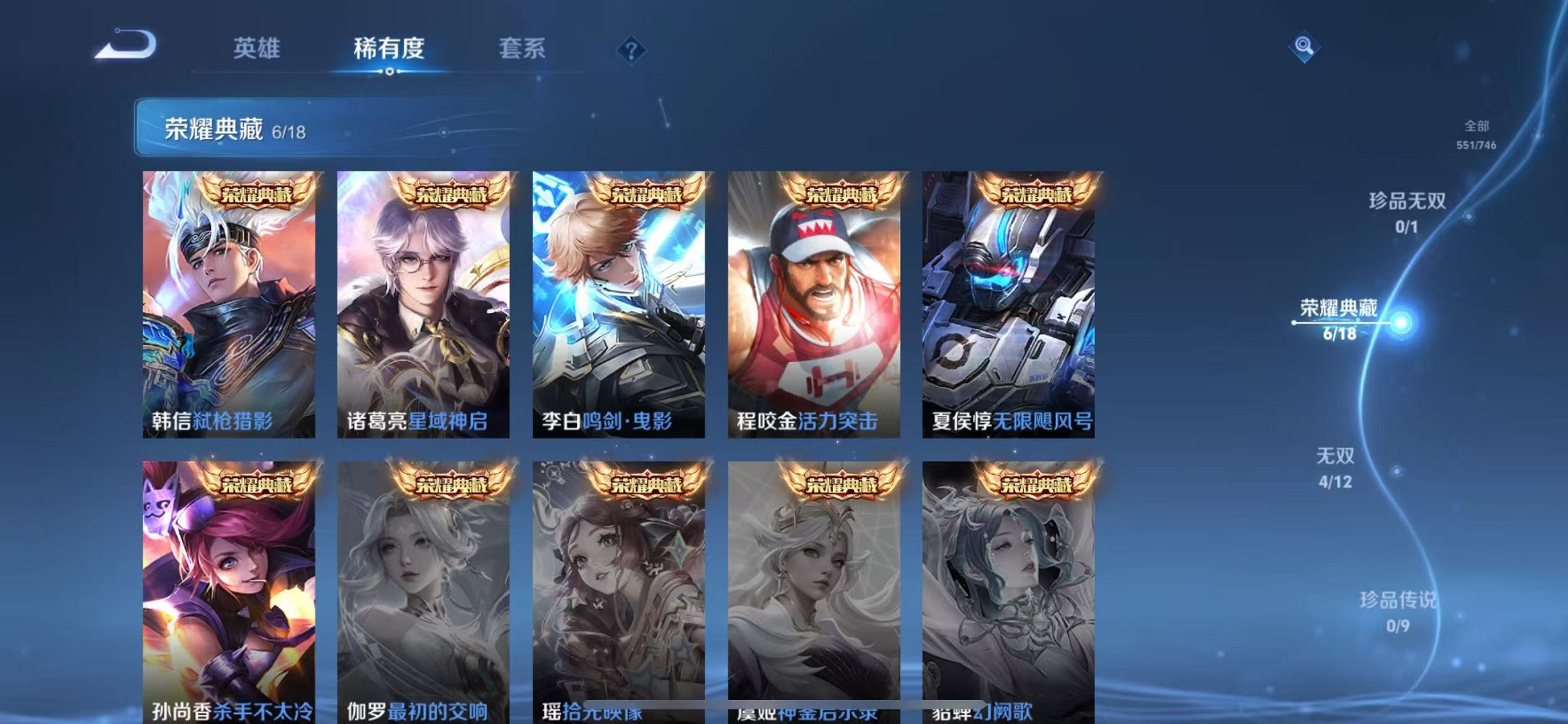Switch to the 英雄 tab
This screenshot has height=724, width=1568.
(256, 50)
